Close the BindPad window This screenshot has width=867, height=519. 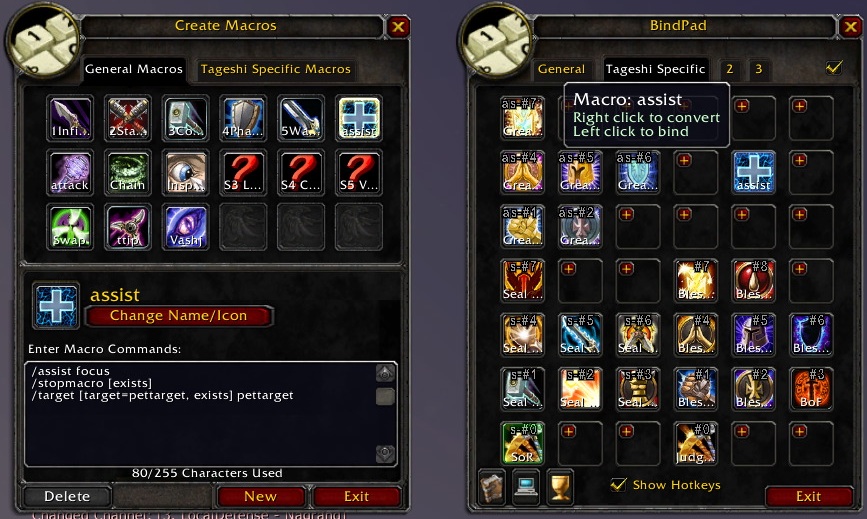[x=850, y=27]
